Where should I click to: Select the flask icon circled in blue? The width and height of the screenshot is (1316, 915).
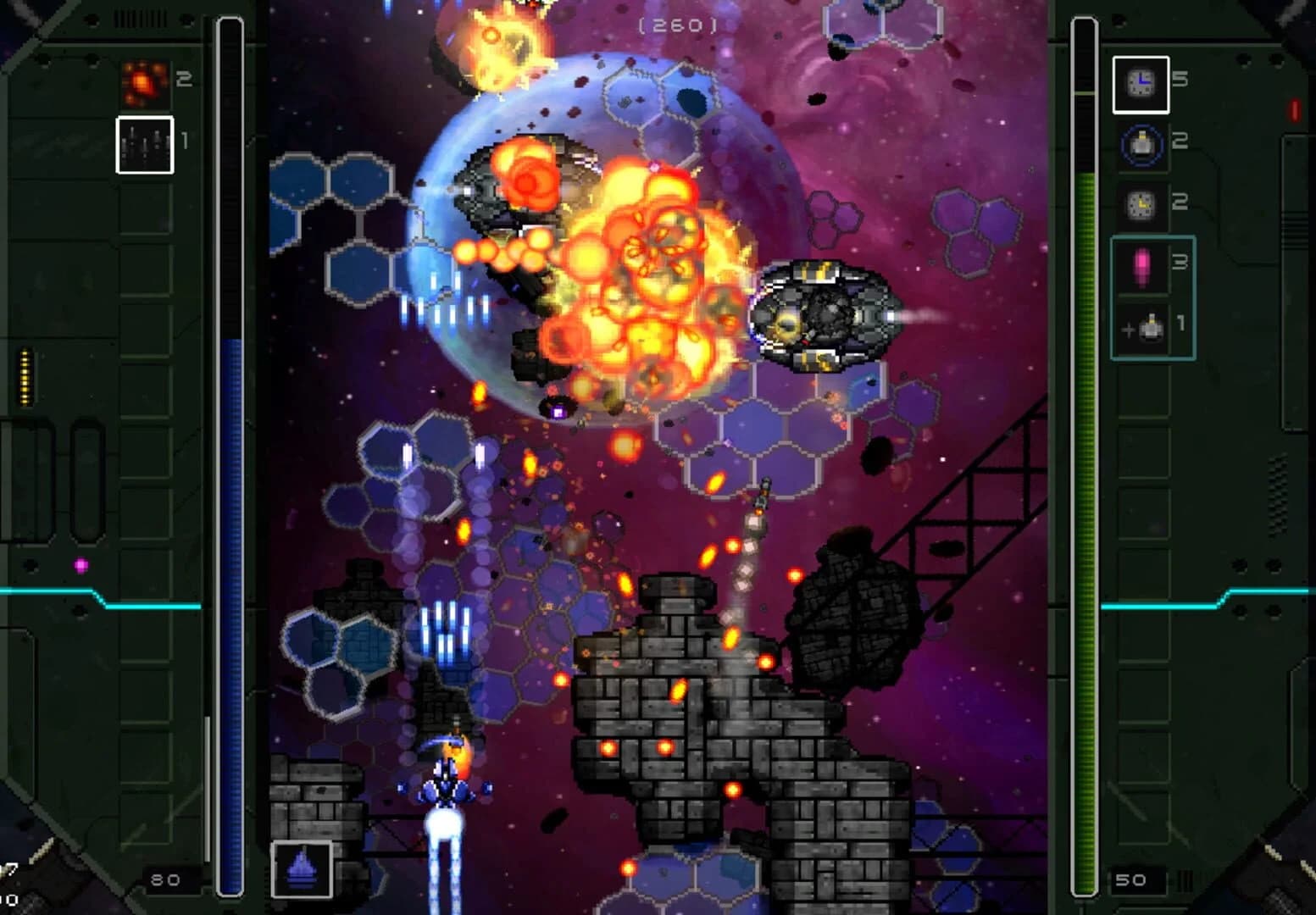coord(1142,142)
